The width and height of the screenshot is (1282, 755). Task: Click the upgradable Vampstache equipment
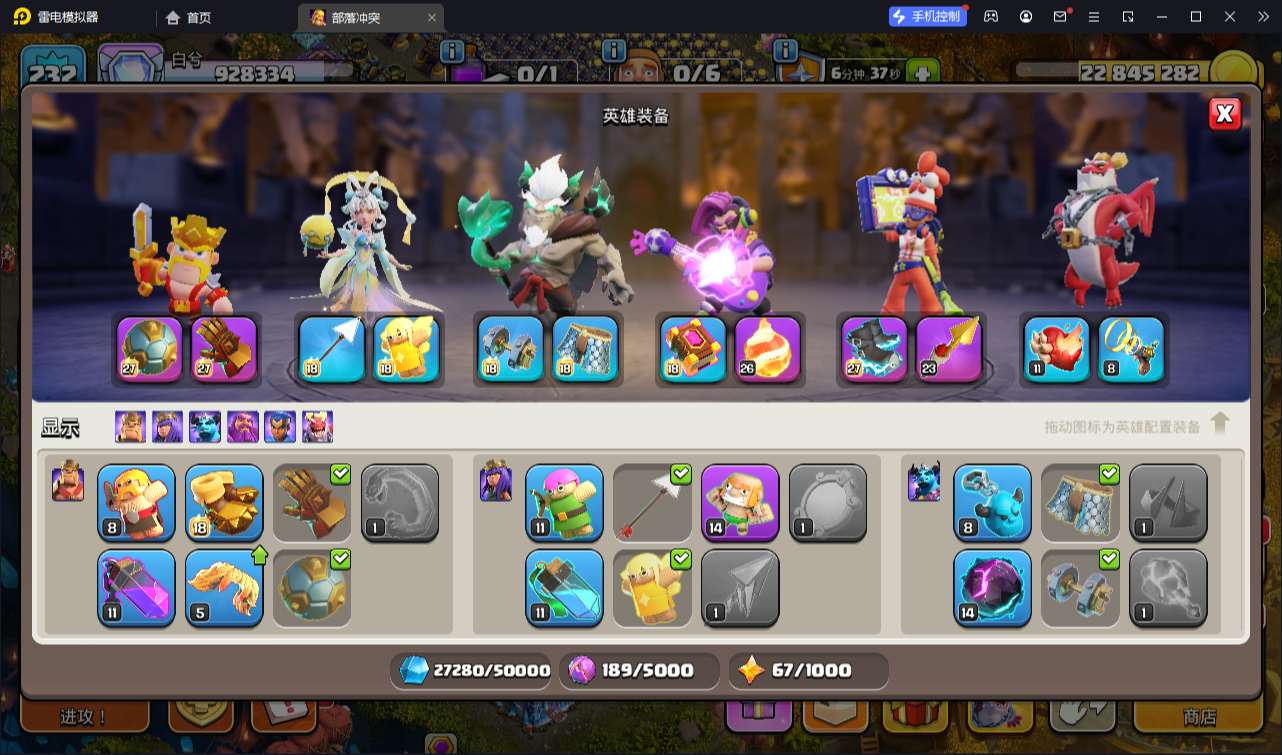(x=224, y=588)
